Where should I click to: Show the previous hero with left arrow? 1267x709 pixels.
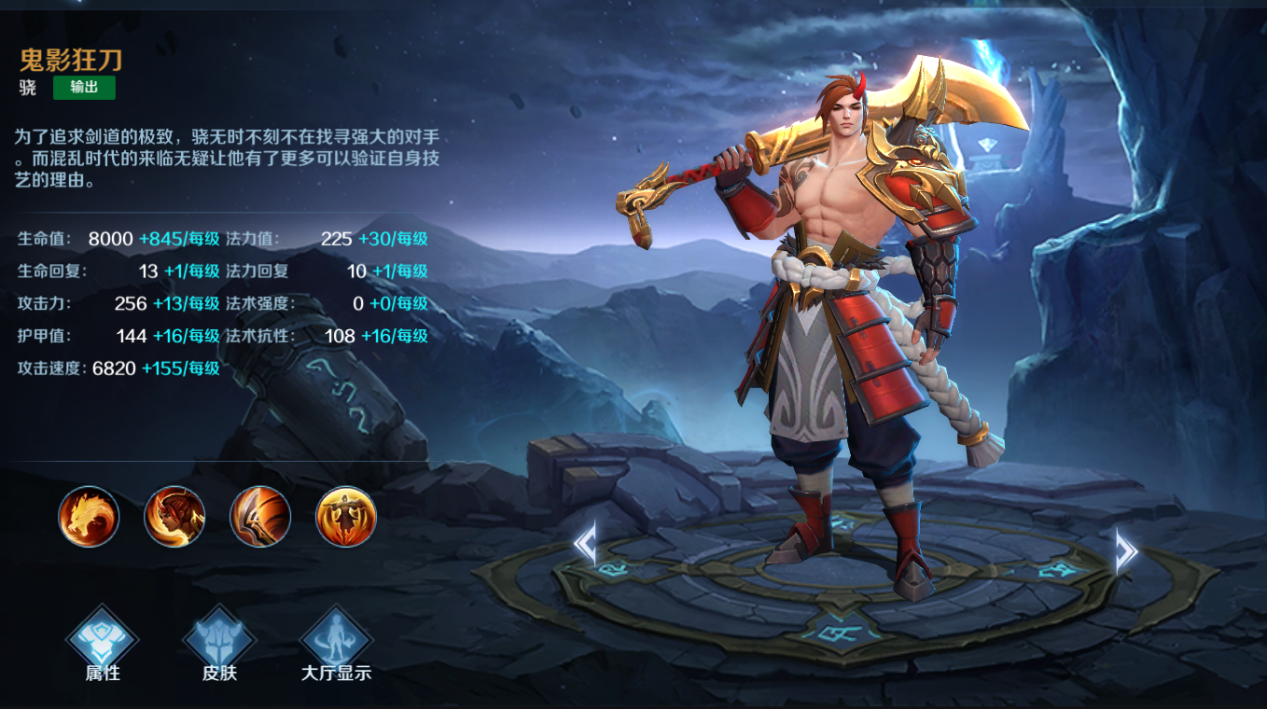tap(585, 546)
